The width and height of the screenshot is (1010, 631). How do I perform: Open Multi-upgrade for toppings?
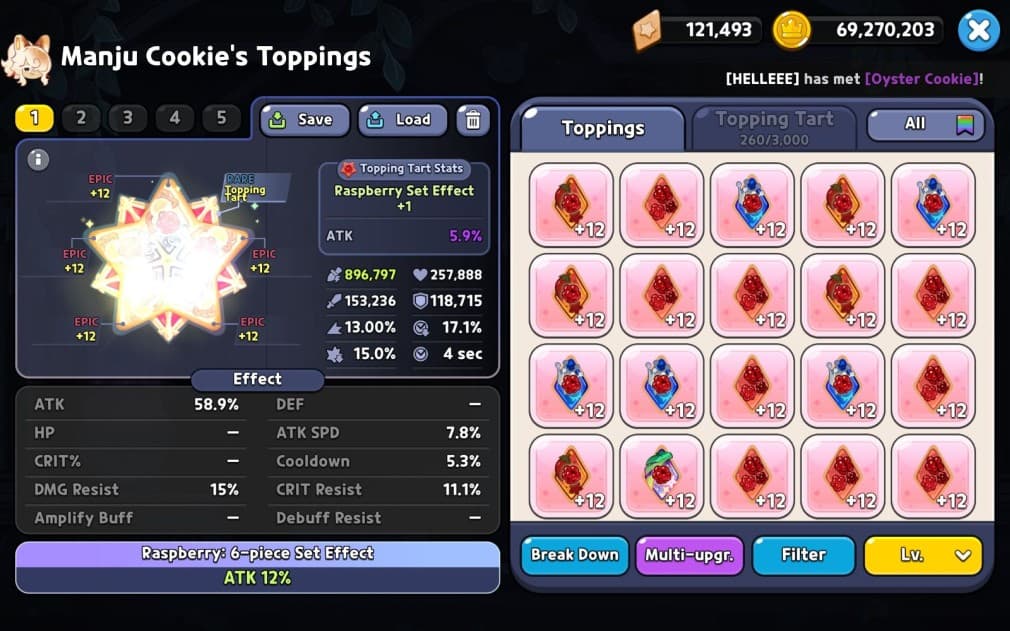pyautogui.click(x=689, y=555)
